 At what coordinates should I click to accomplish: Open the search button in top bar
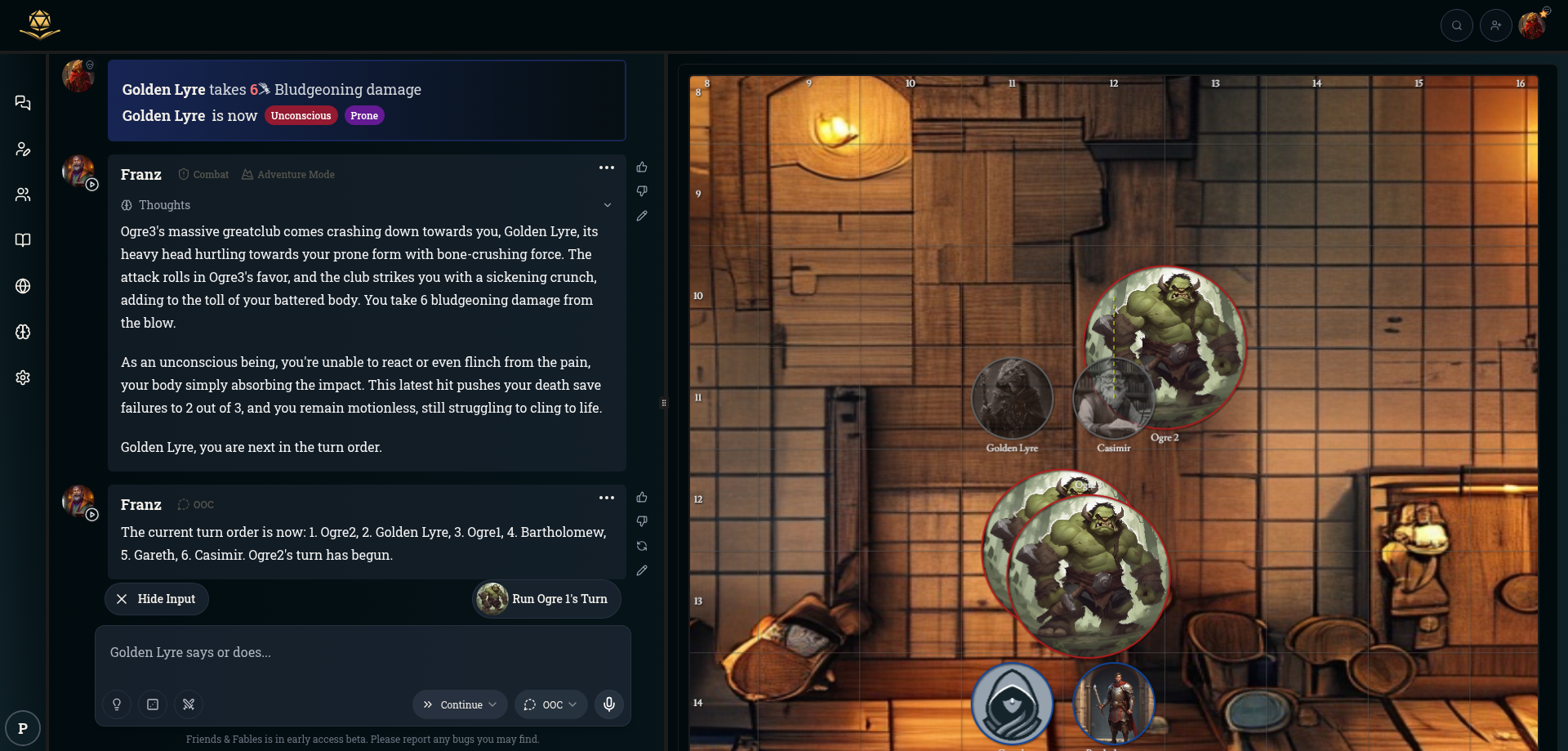pos(1456,25)
